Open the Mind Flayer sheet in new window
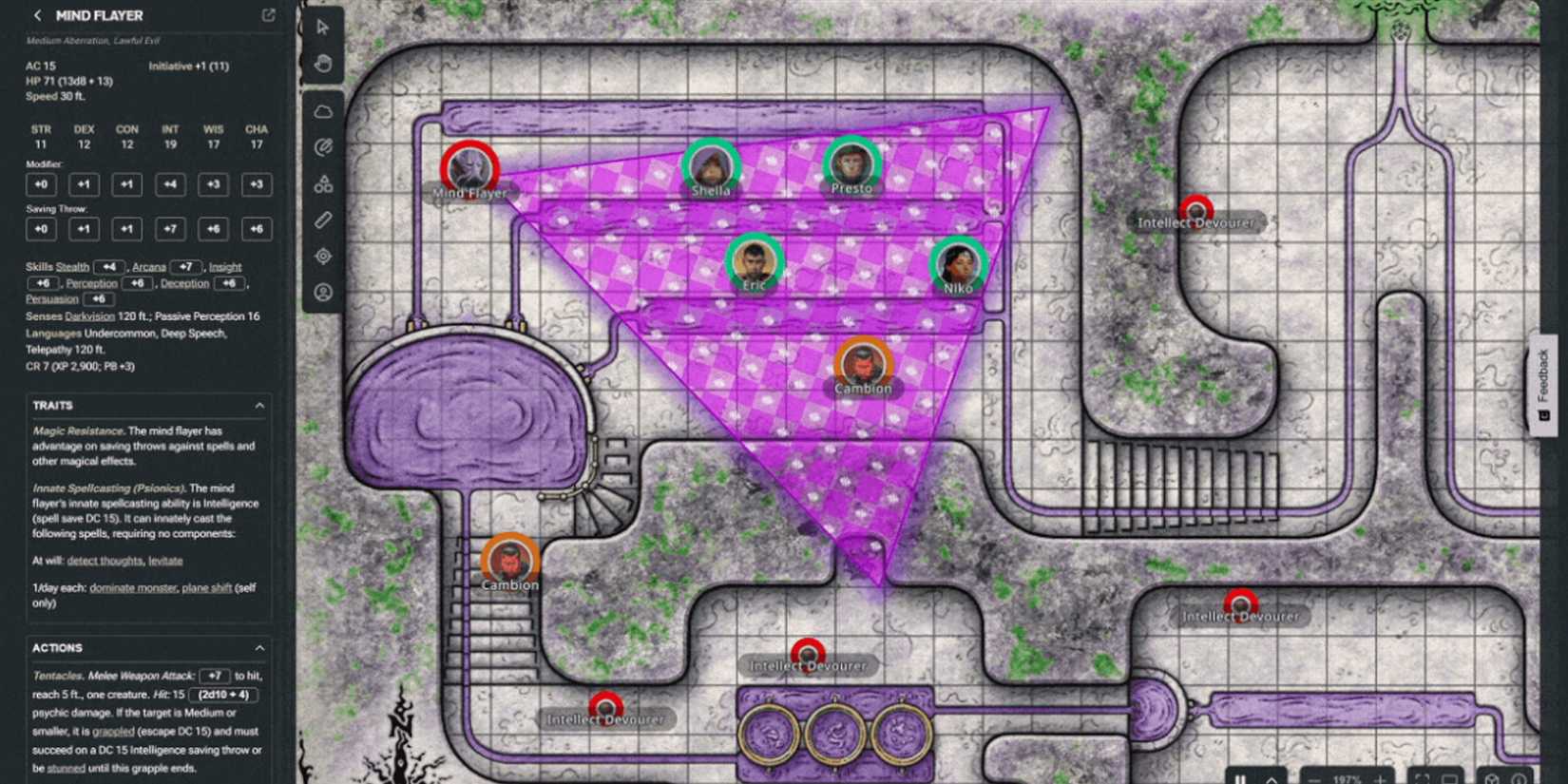Image resolution: width=1568 pixels, height=784 pixels. [267, 15]
